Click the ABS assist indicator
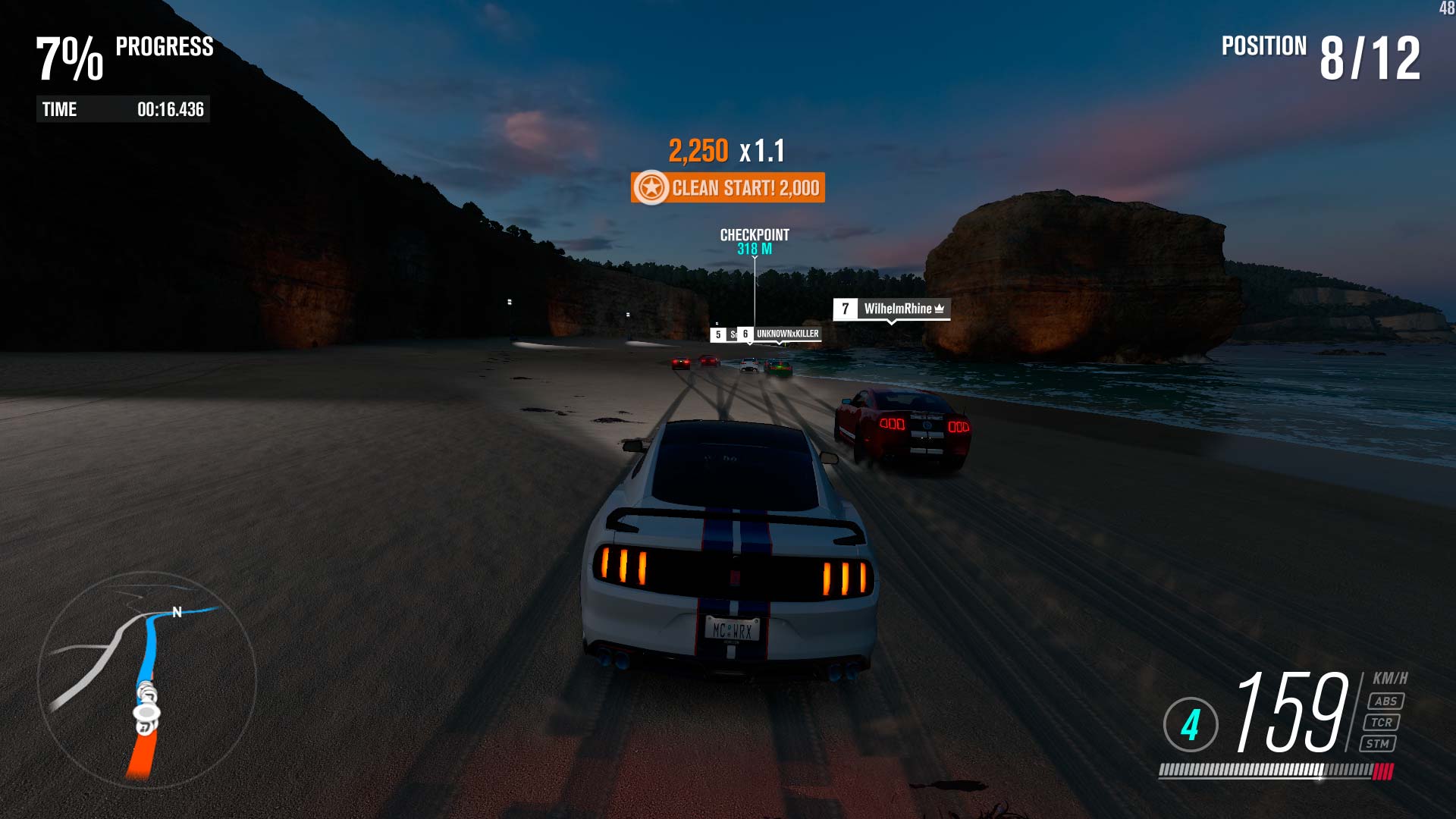This screenshot has width=1456, height=819. pos(1385,701)
